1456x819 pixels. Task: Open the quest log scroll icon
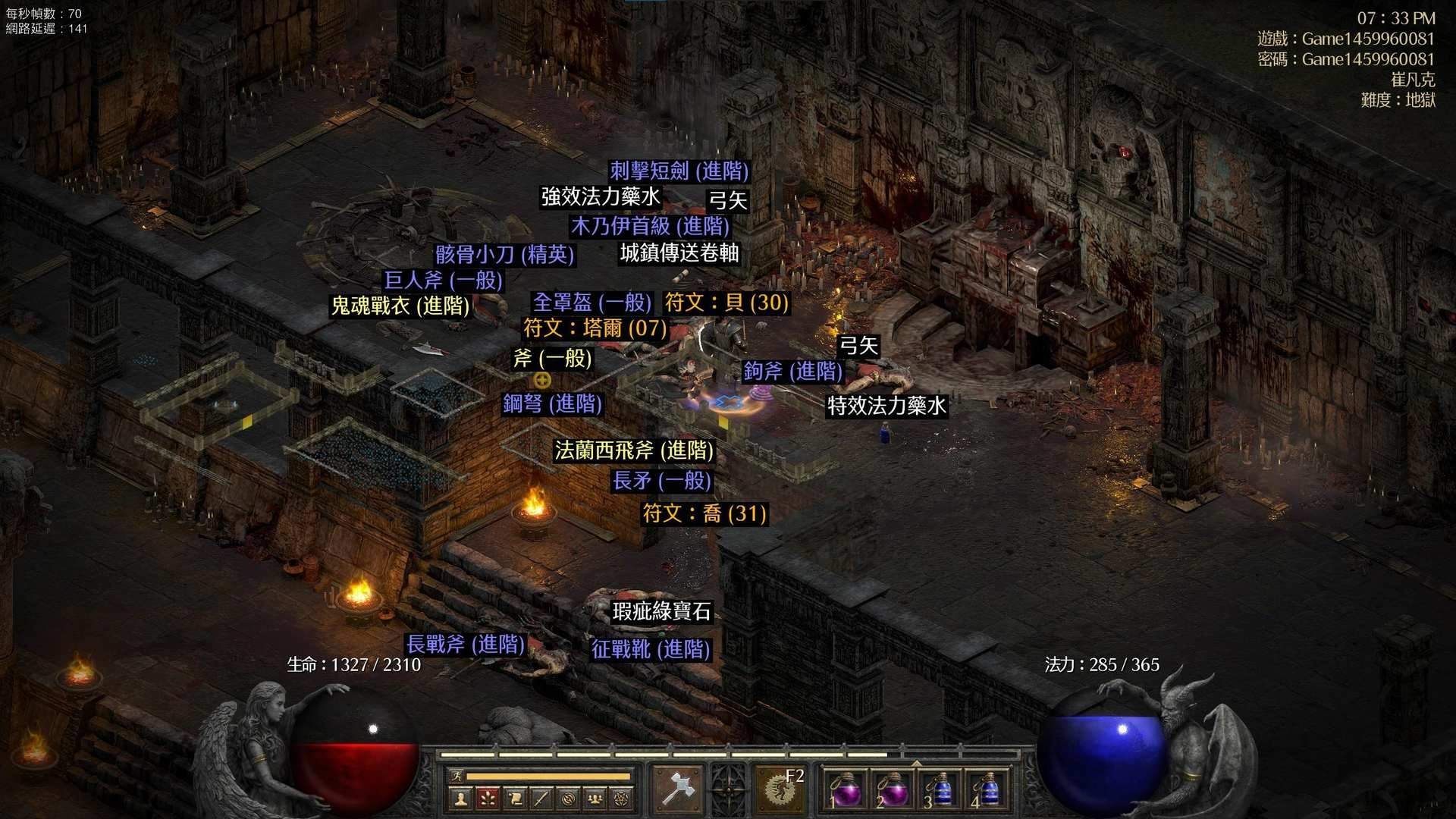(x=516, y=799)
